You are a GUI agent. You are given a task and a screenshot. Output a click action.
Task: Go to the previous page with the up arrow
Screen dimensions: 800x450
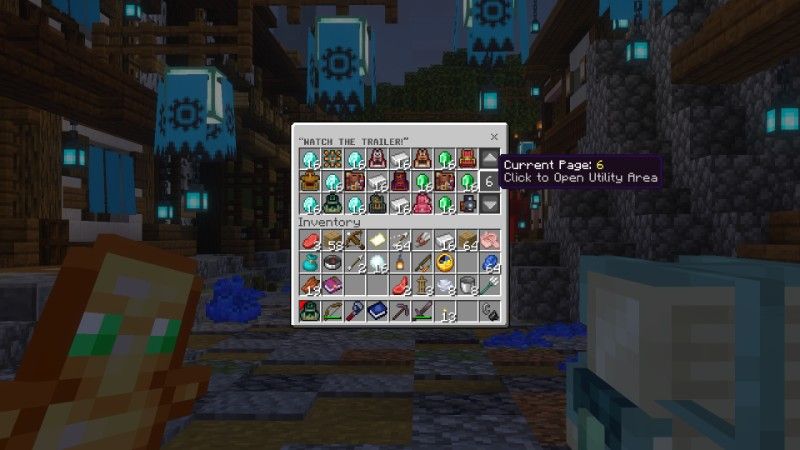[489, 158]
